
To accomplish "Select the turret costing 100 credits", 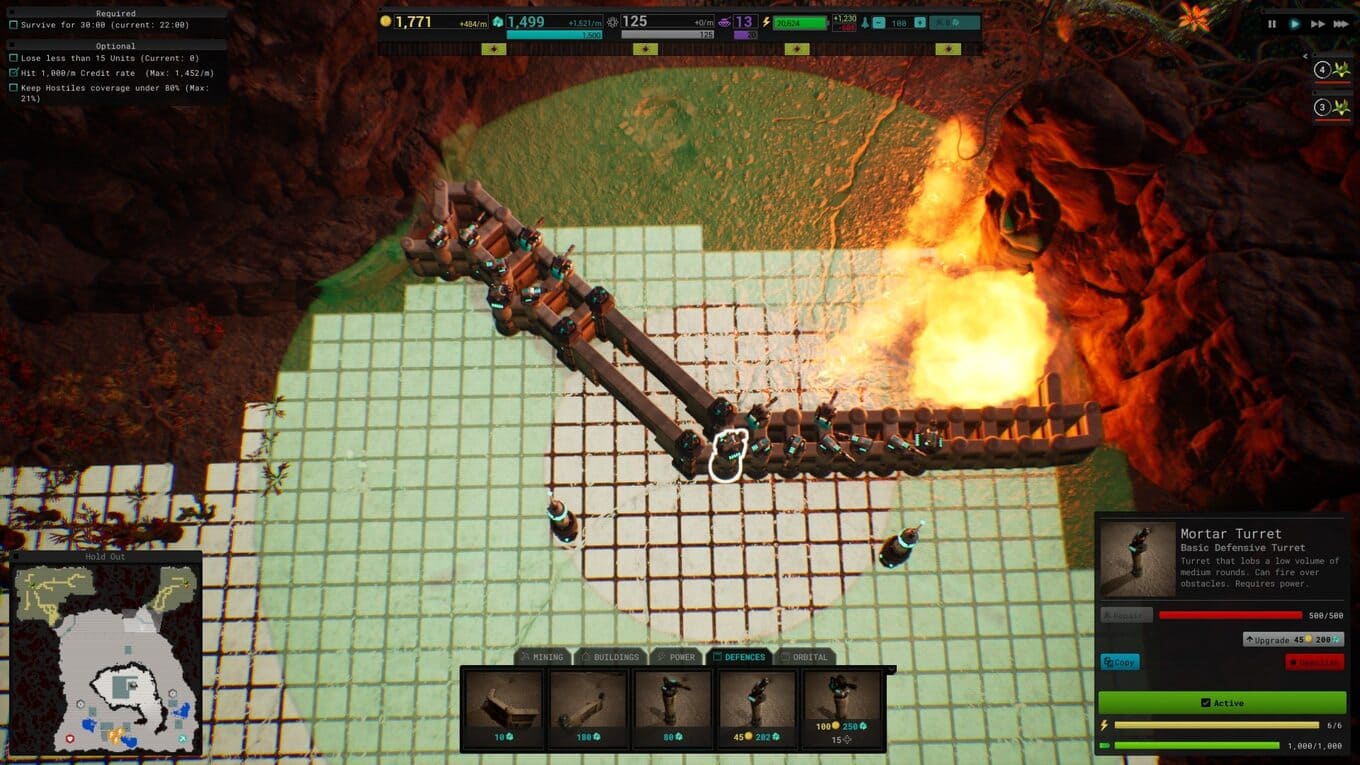I will 840,709.
